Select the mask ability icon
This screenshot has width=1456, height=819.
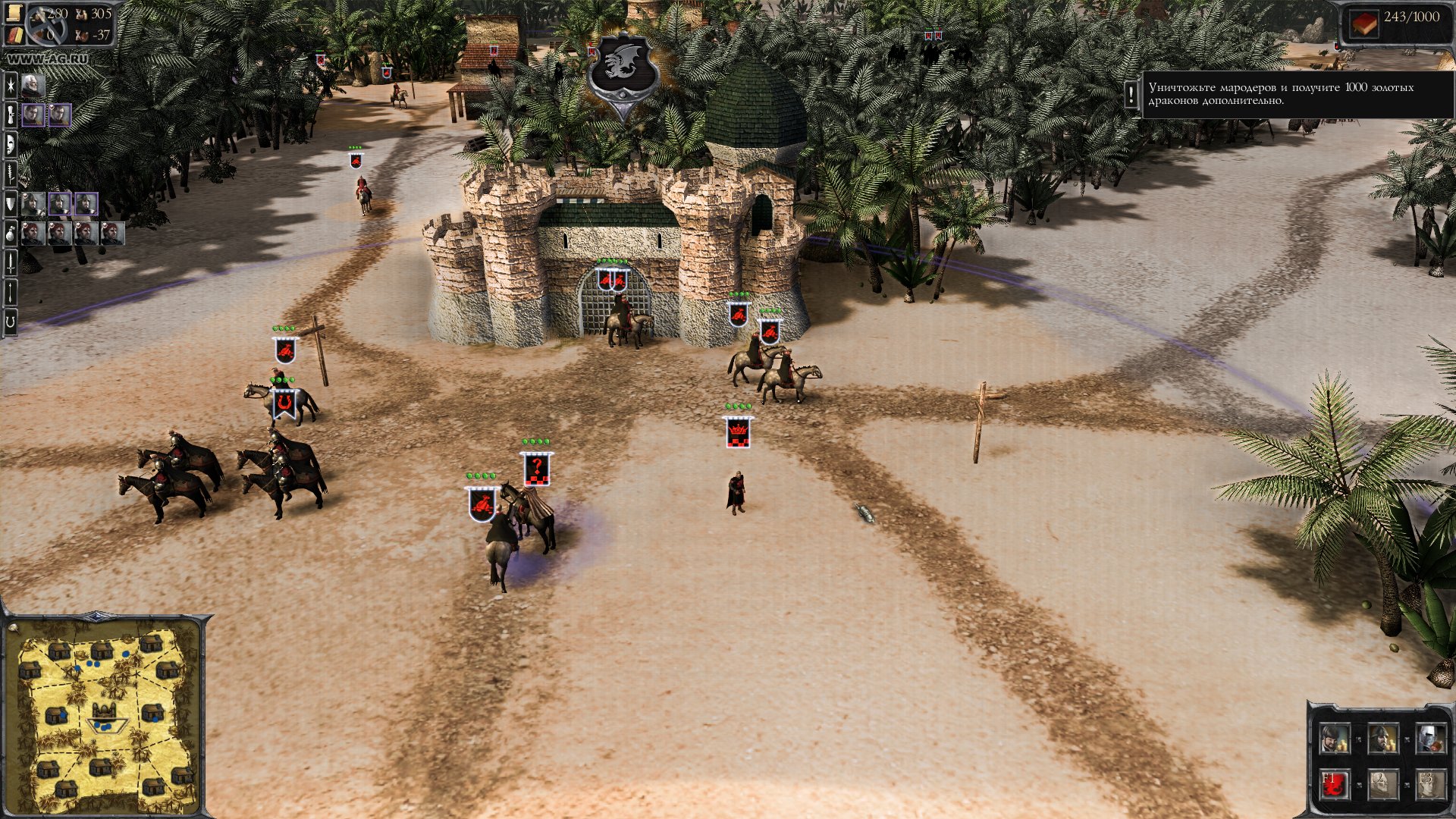point(11,144)
